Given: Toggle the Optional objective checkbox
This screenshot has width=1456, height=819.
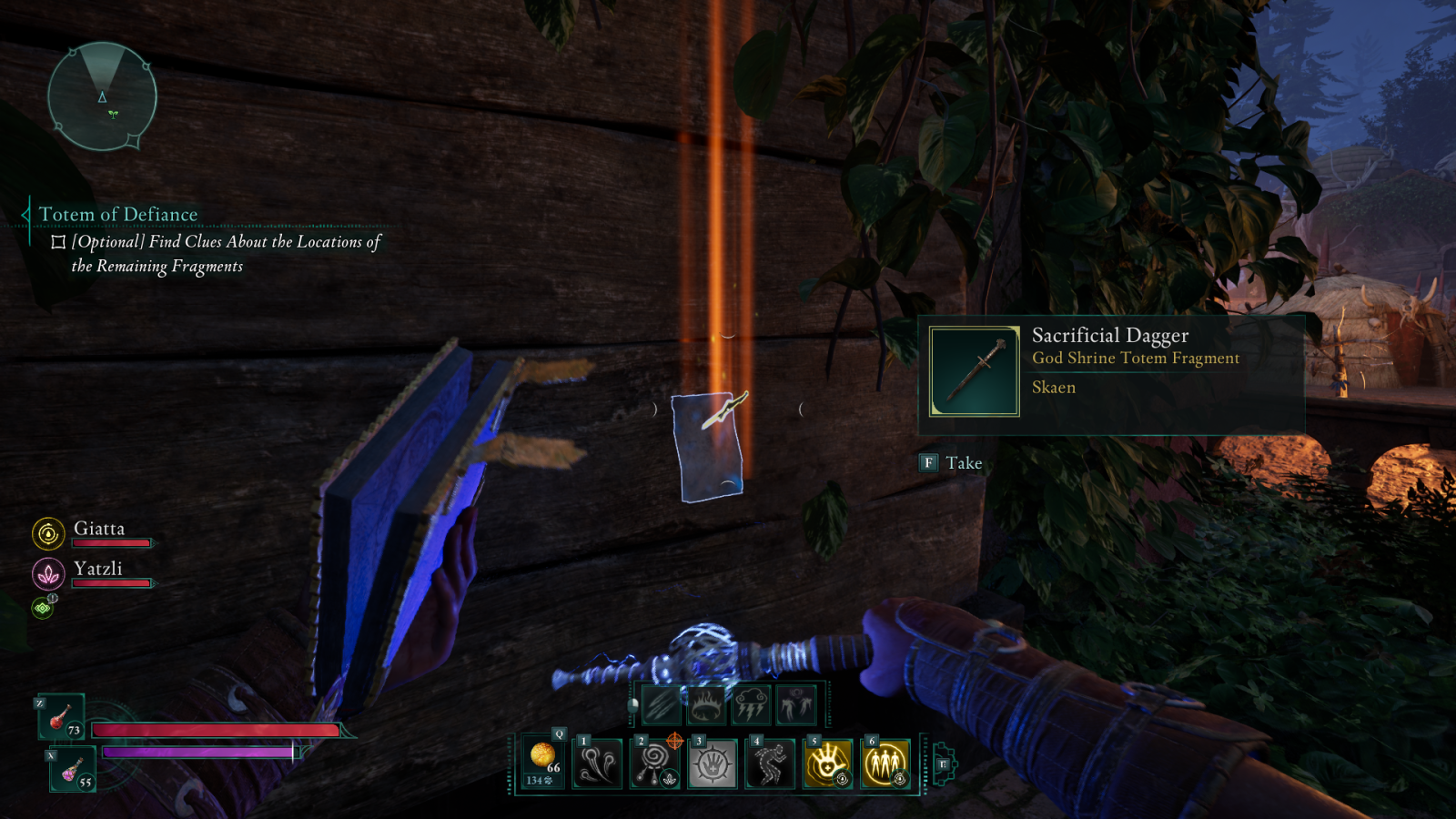Looking at the screenshot, I should [56, 239].
